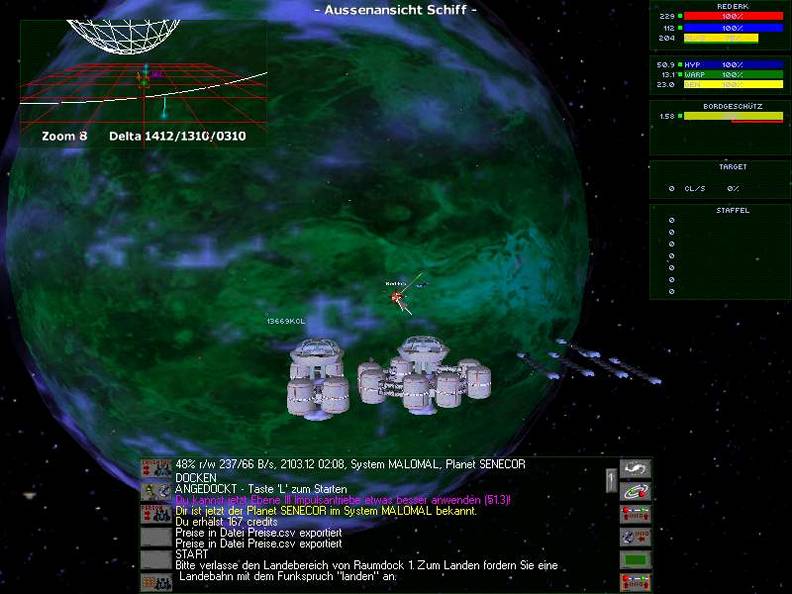The image size is (792, 594).
Task: Open the orbiting planets system map icon
Action: coord(634,491)
